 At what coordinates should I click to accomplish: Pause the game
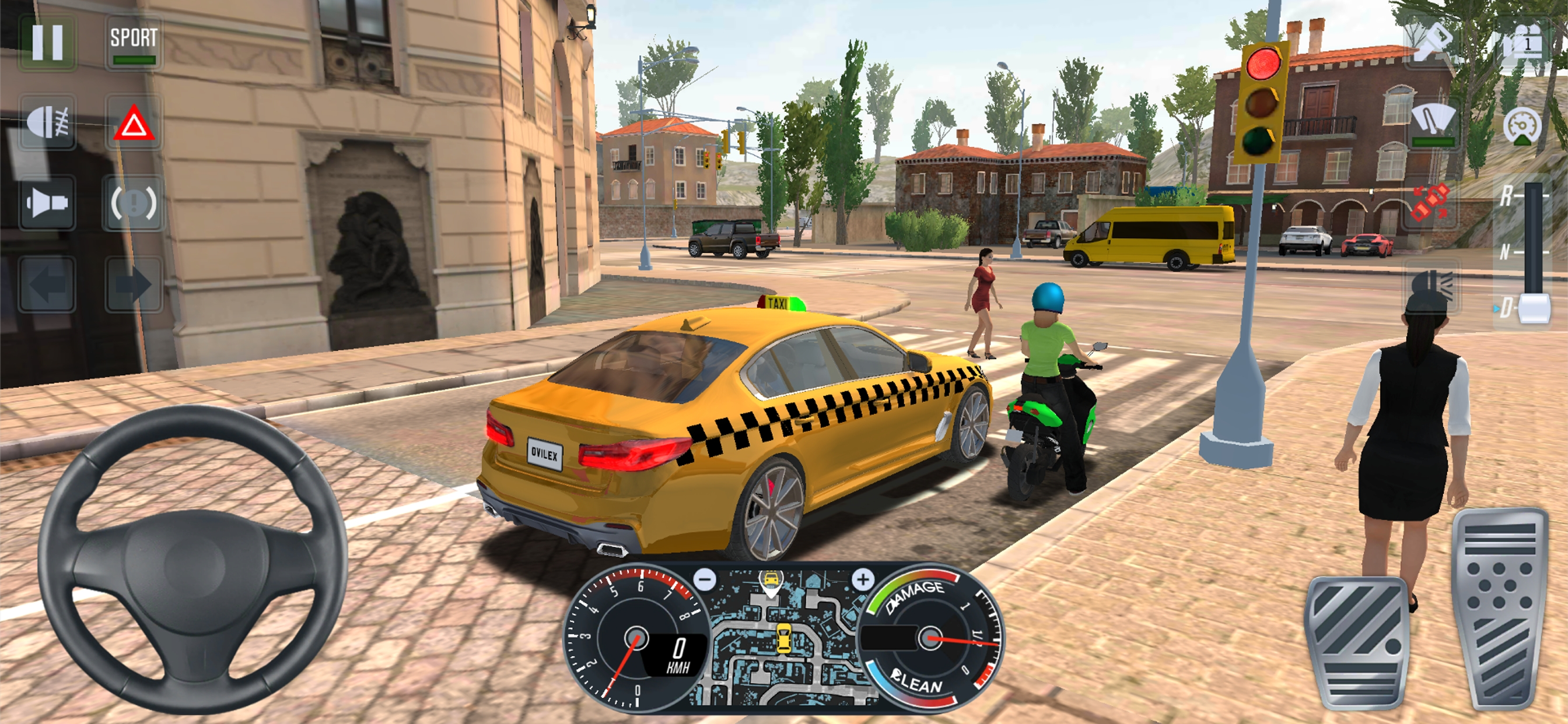point(47,41)
